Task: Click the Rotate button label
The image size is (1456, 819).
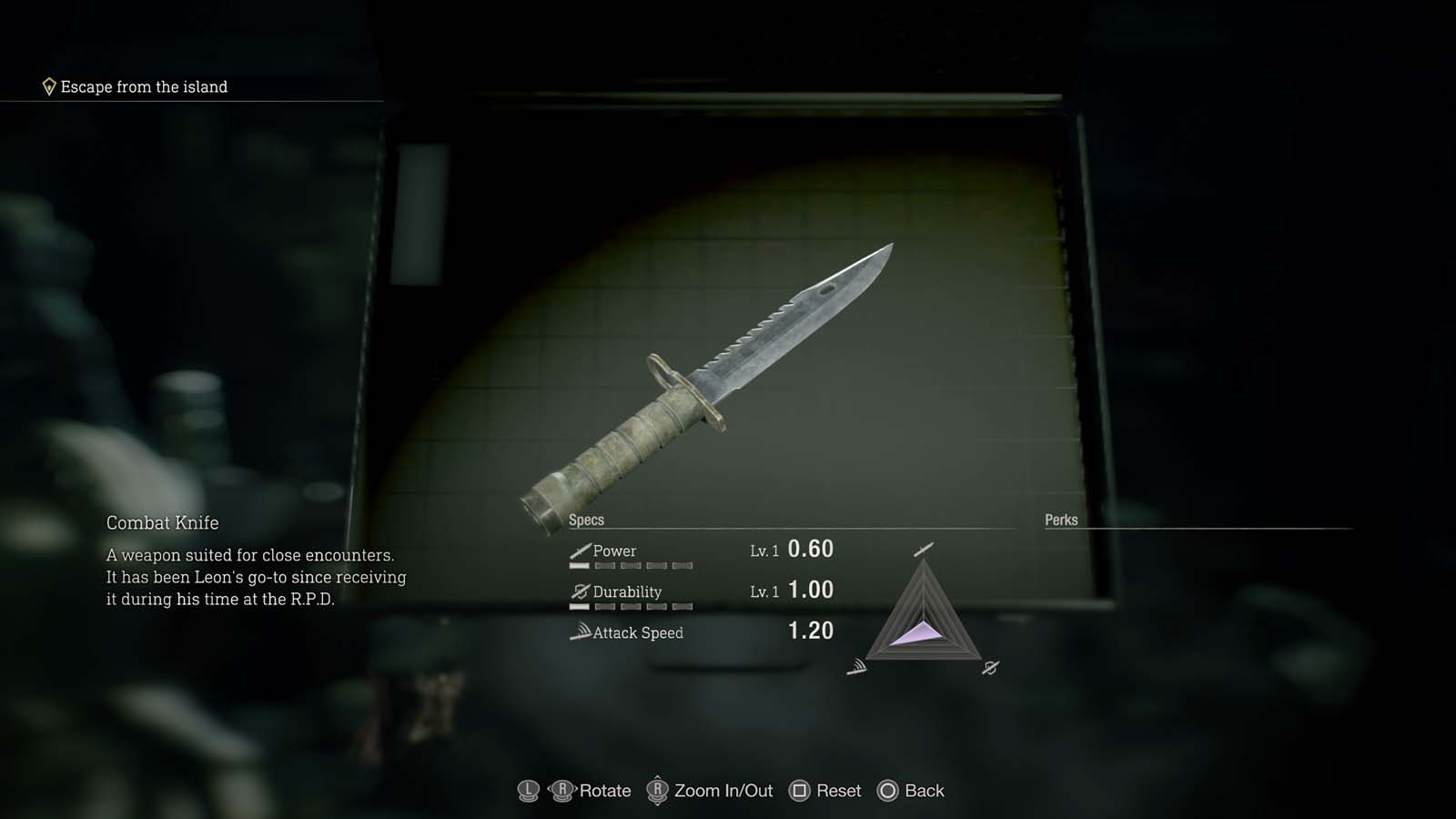Action: [605, 790]
